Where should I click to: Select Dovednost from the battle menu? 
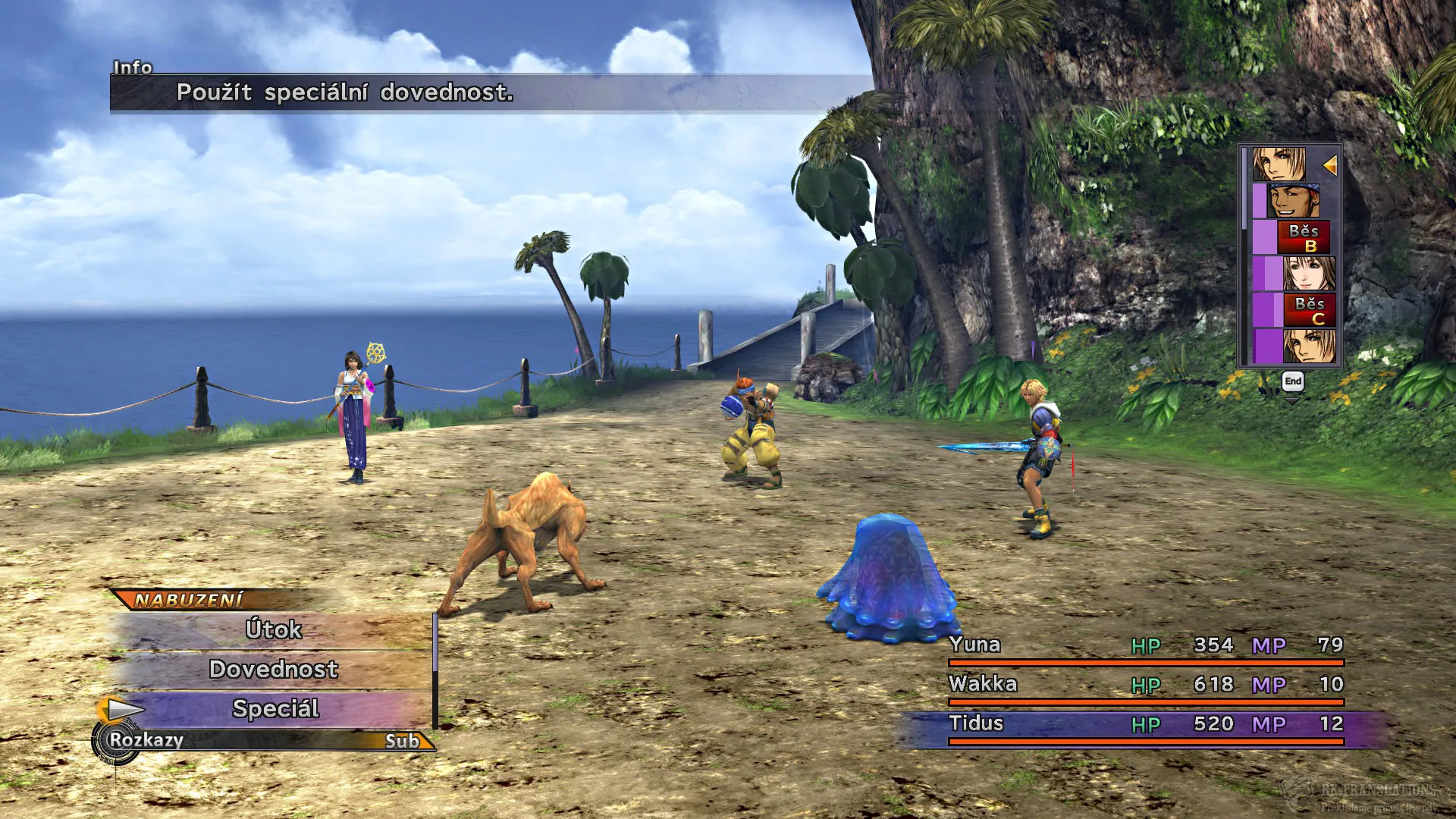click(275, 670)
